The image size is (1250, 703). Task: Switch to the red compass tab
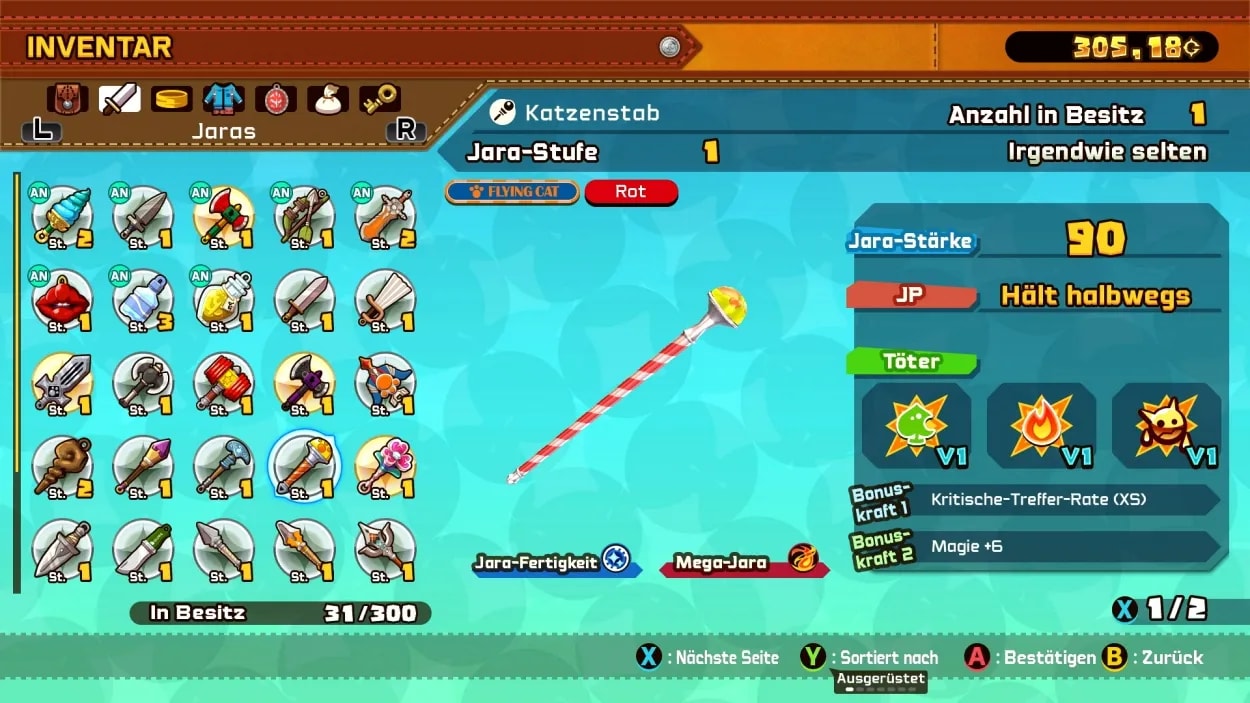coord(275,98)
